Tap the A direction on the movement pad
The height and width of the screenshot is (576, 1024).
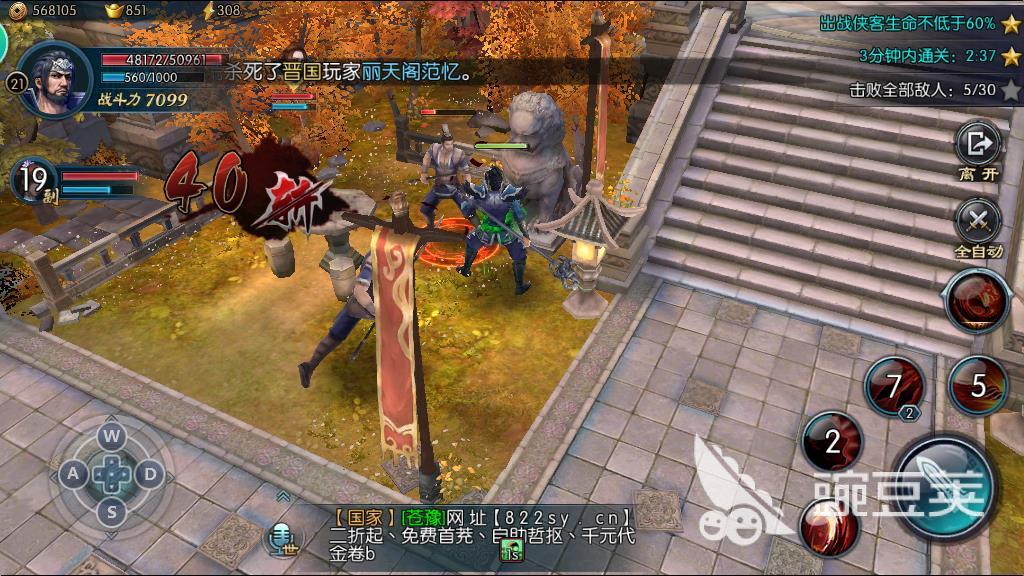pos(74,474)
